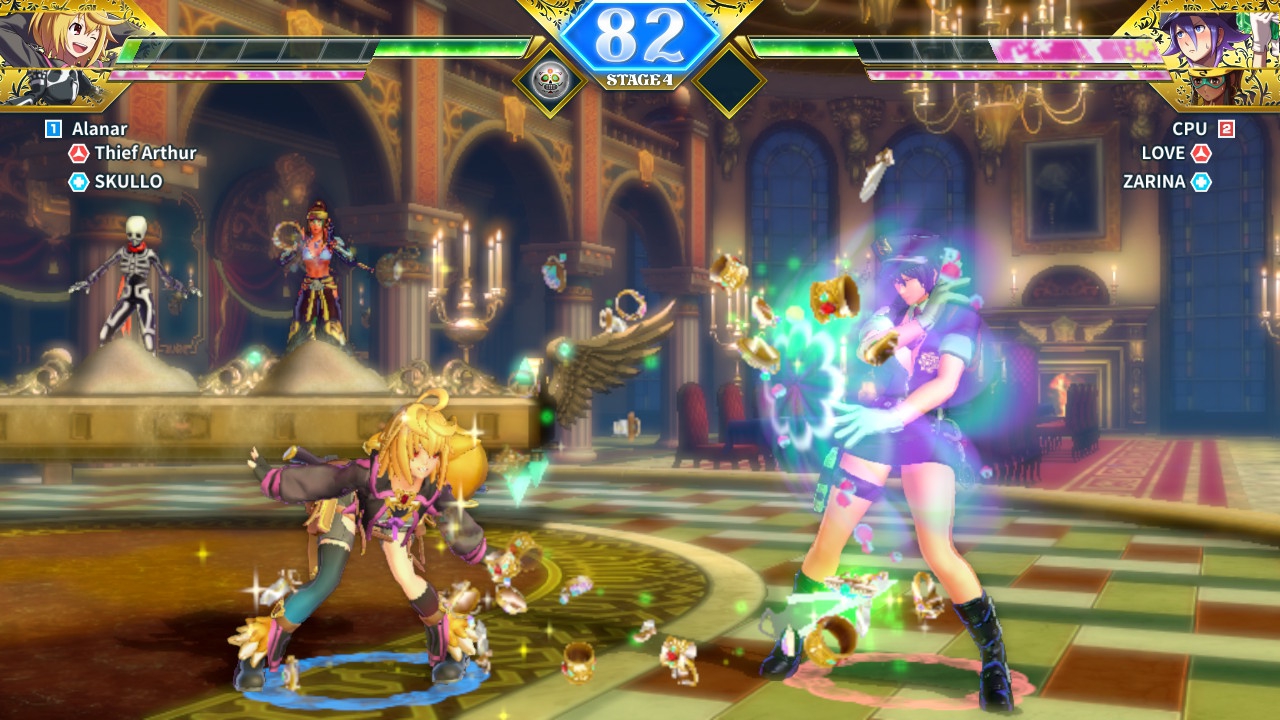The width and height of the screenshot is (1280, 720).
Task: Select the skull emblem beside the timer
Action: (x=548, y=79)
